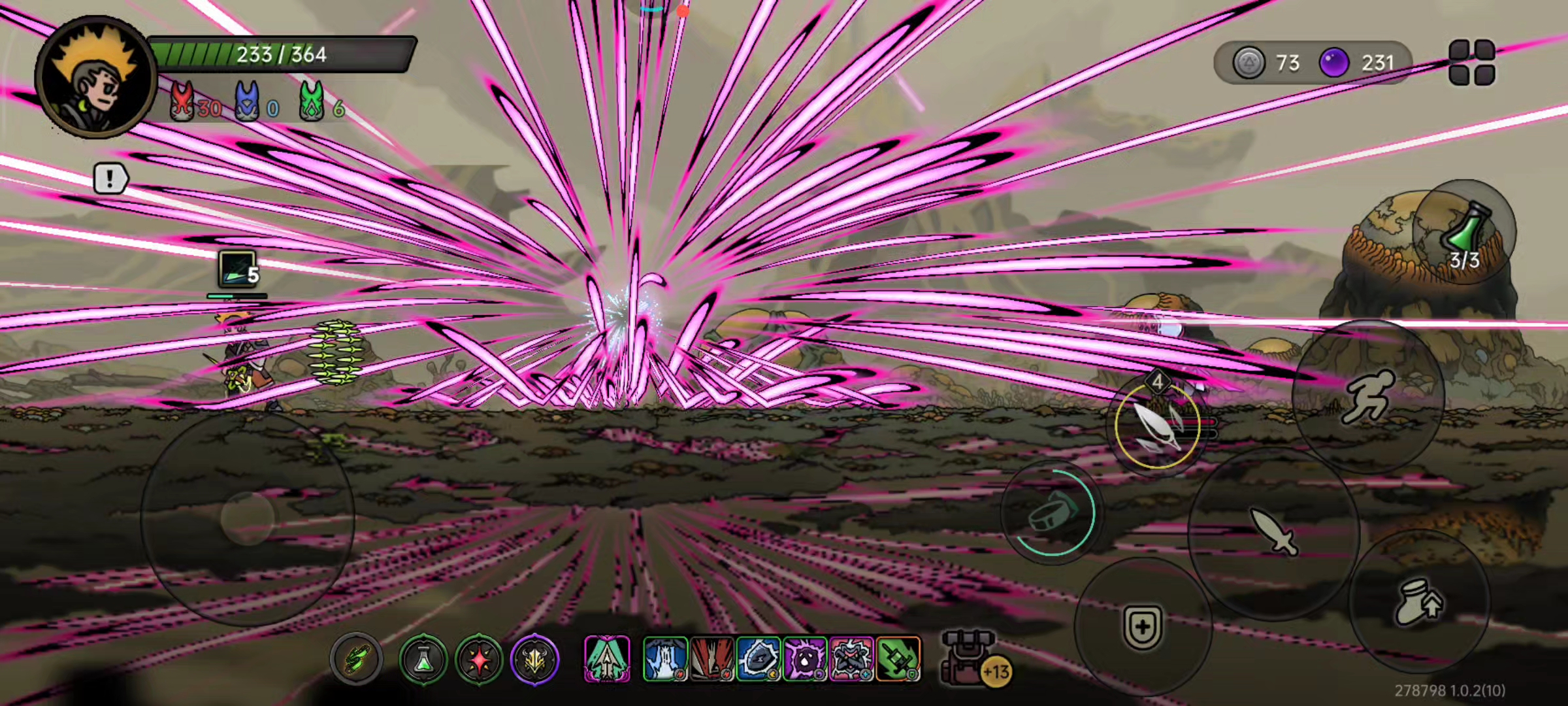Move with the virtual joystick thumb

click(x=247, y=518)
